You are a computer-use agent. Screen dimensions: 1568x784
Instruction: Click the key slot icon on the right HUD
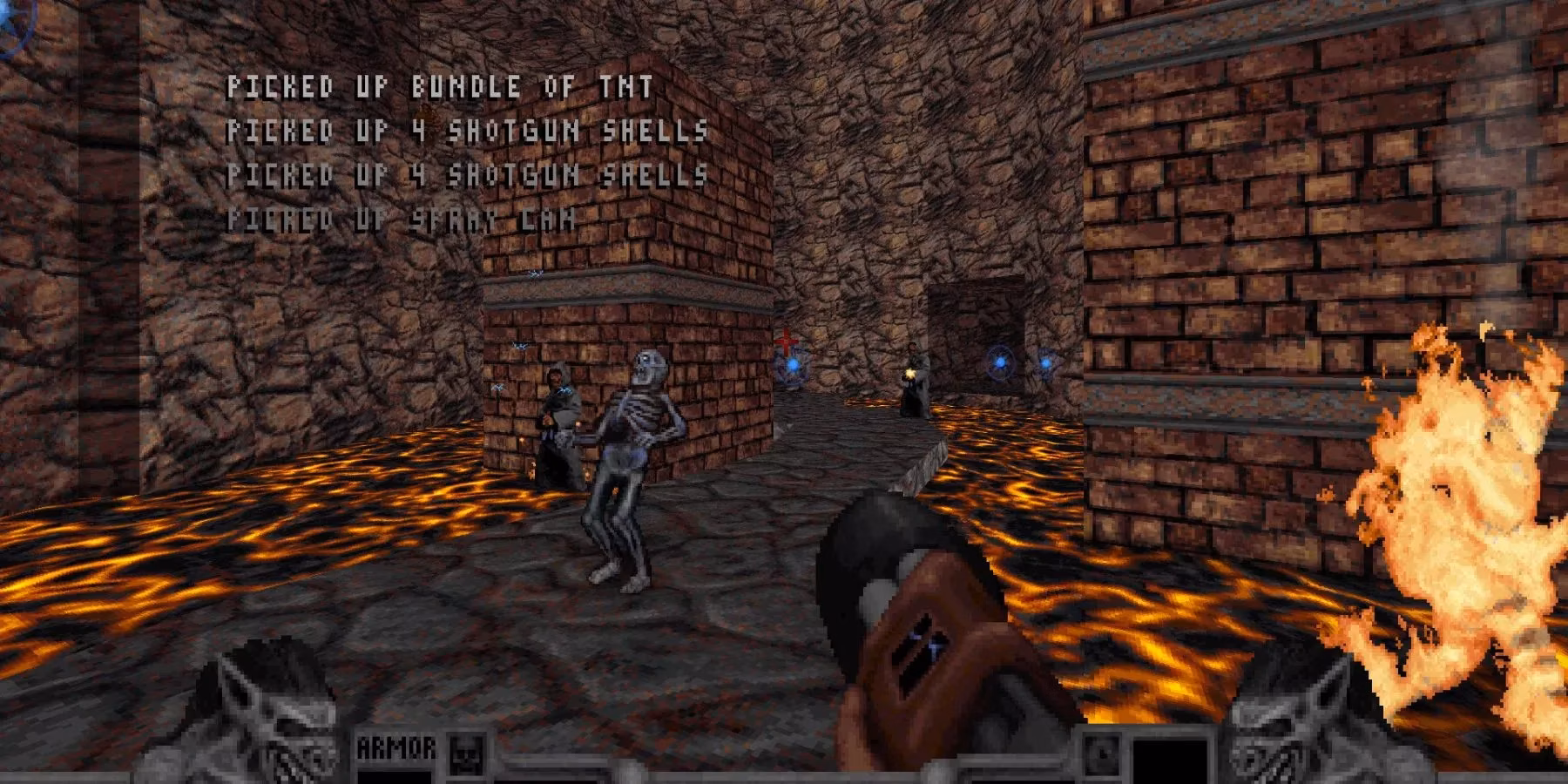(1102, 754)
